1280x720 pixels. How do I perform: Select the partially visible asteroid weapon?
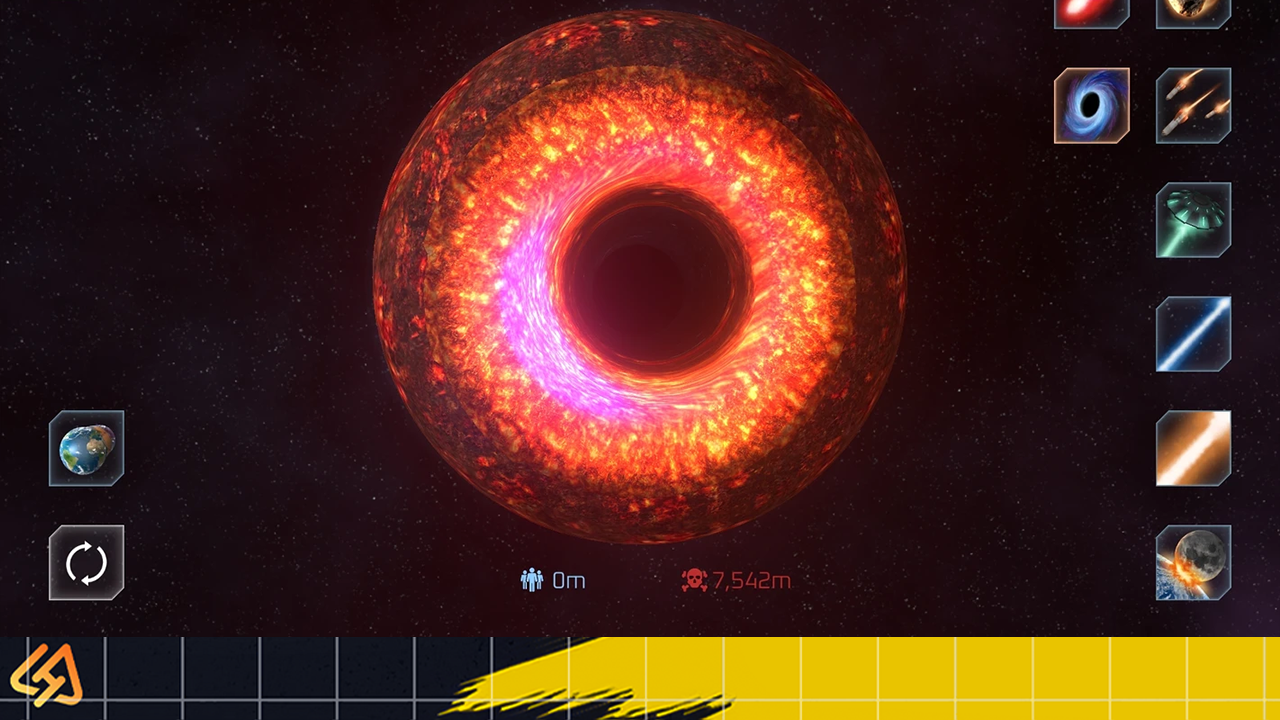tap(1193, 12)
